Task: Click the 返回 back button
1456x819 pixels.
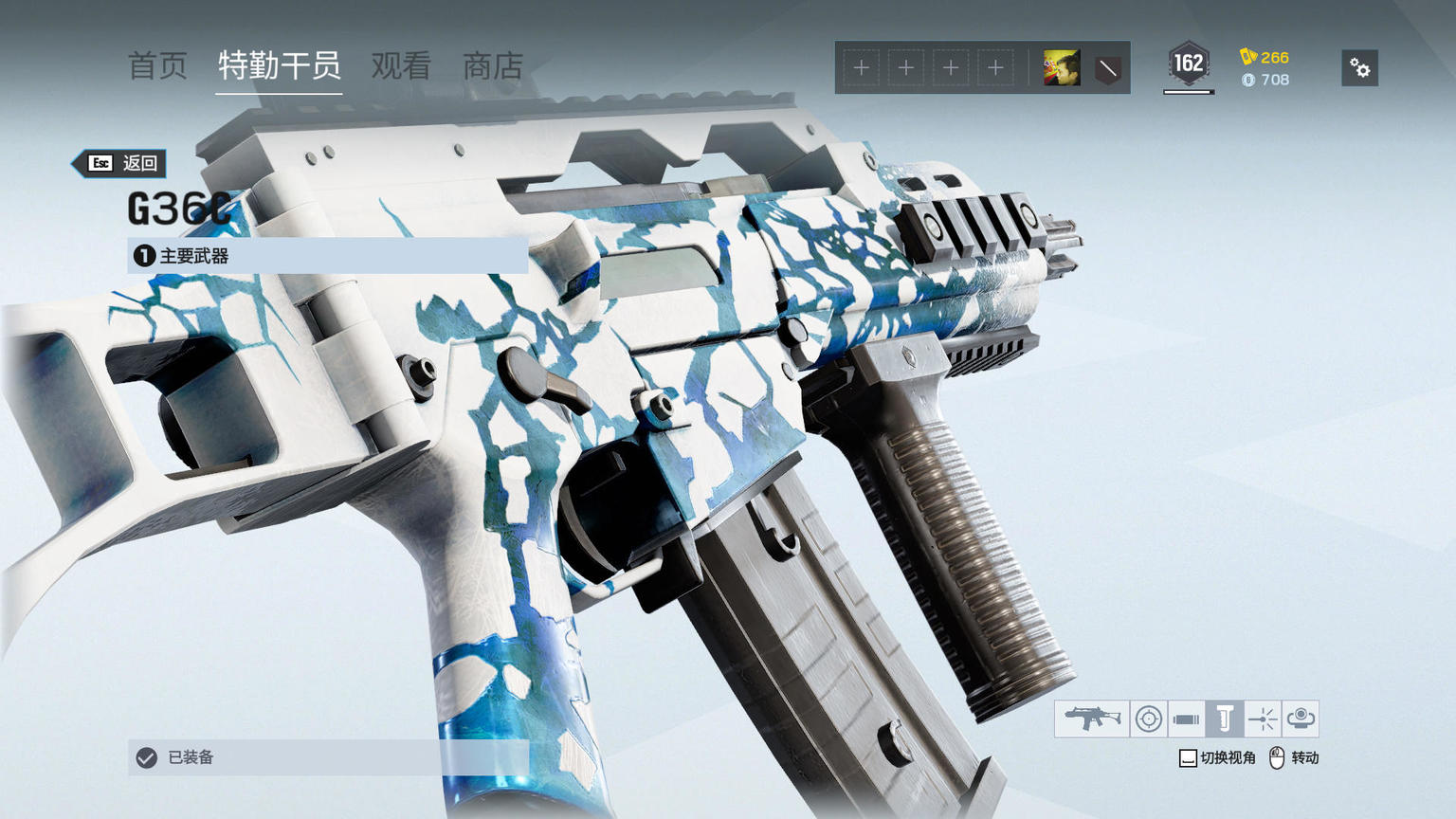Action: point(123,163)
